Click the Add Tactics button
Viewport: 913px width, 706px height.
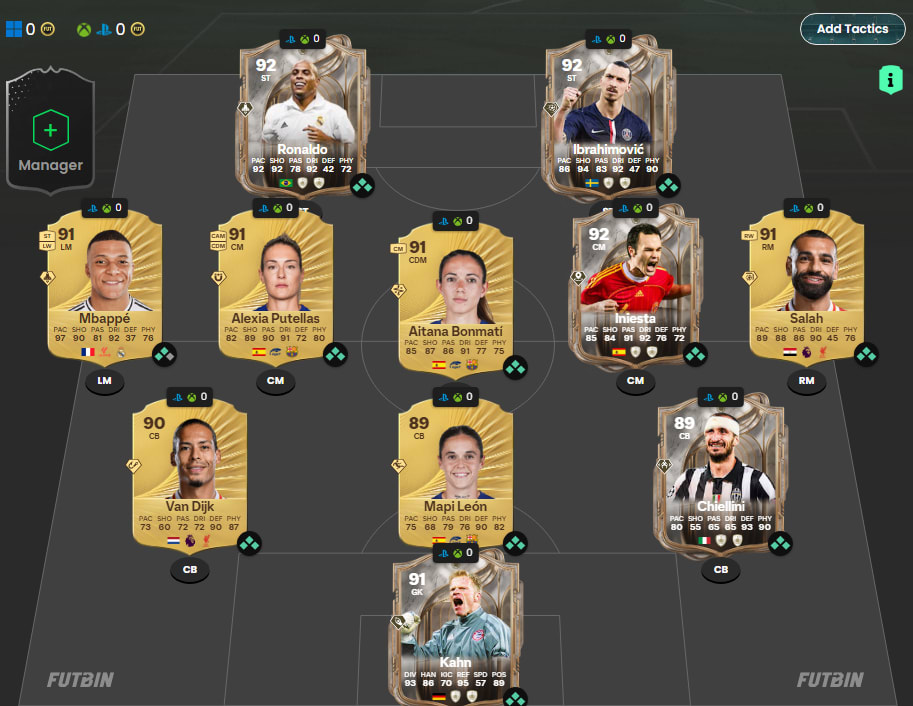852,29
